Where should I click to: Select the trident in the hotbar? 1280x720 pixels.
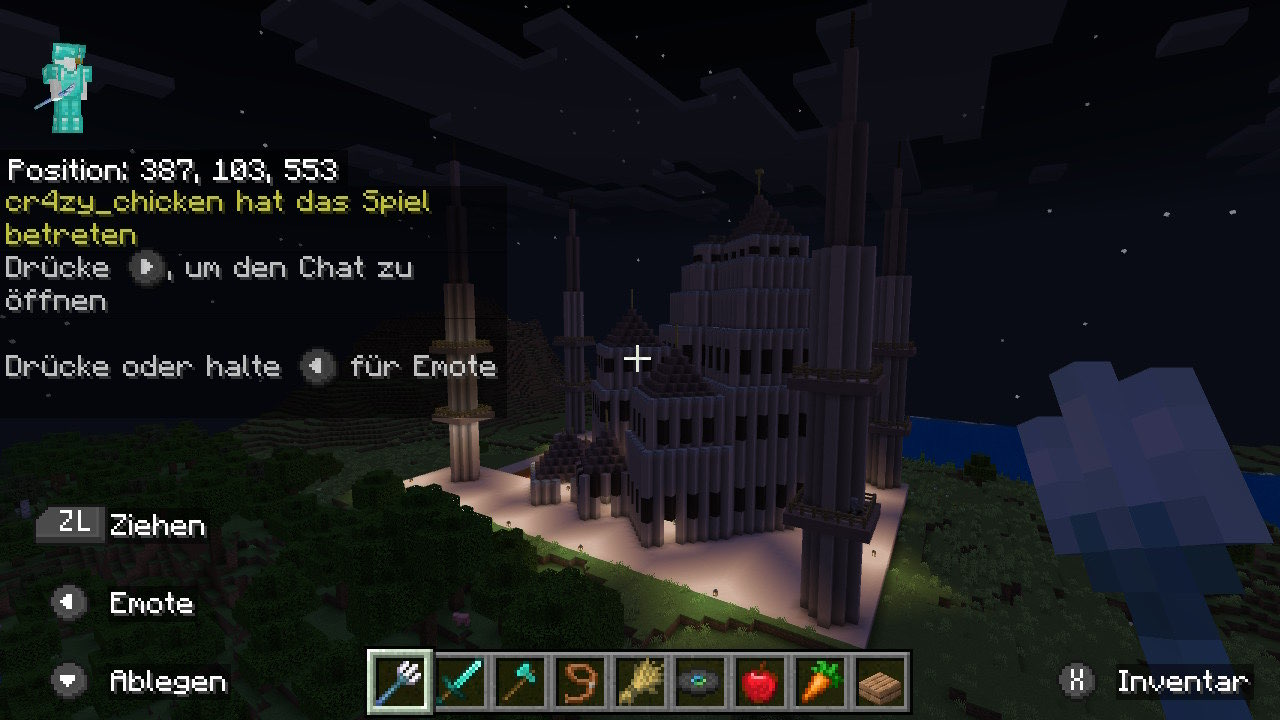(x=401, y=682)
